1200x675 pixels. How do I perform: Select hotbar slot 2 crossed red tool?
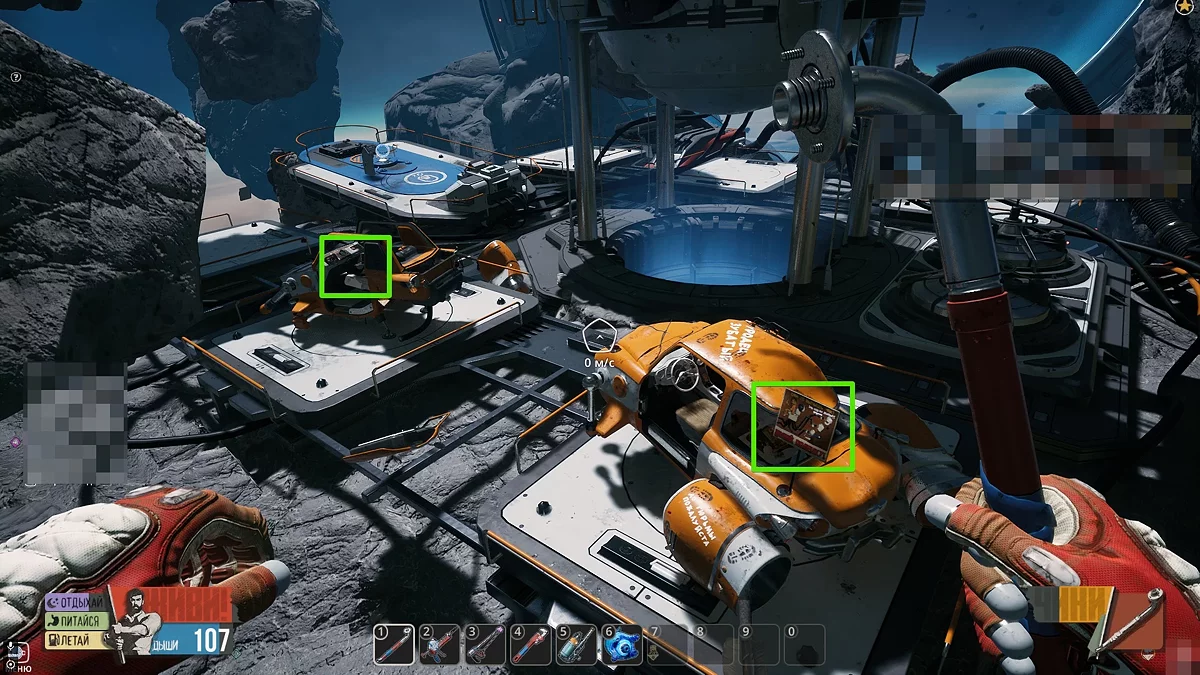[439, 645]
